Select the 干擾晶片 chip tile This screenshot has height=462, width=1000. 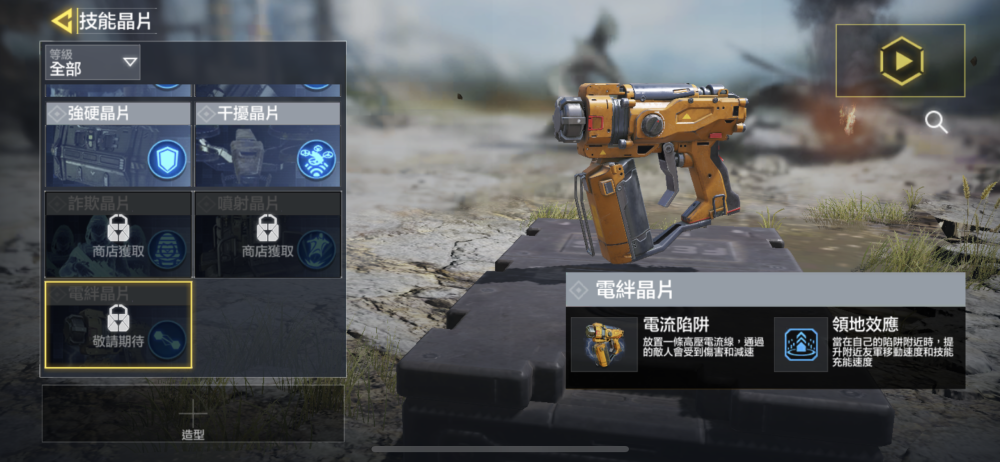(267, 146)
